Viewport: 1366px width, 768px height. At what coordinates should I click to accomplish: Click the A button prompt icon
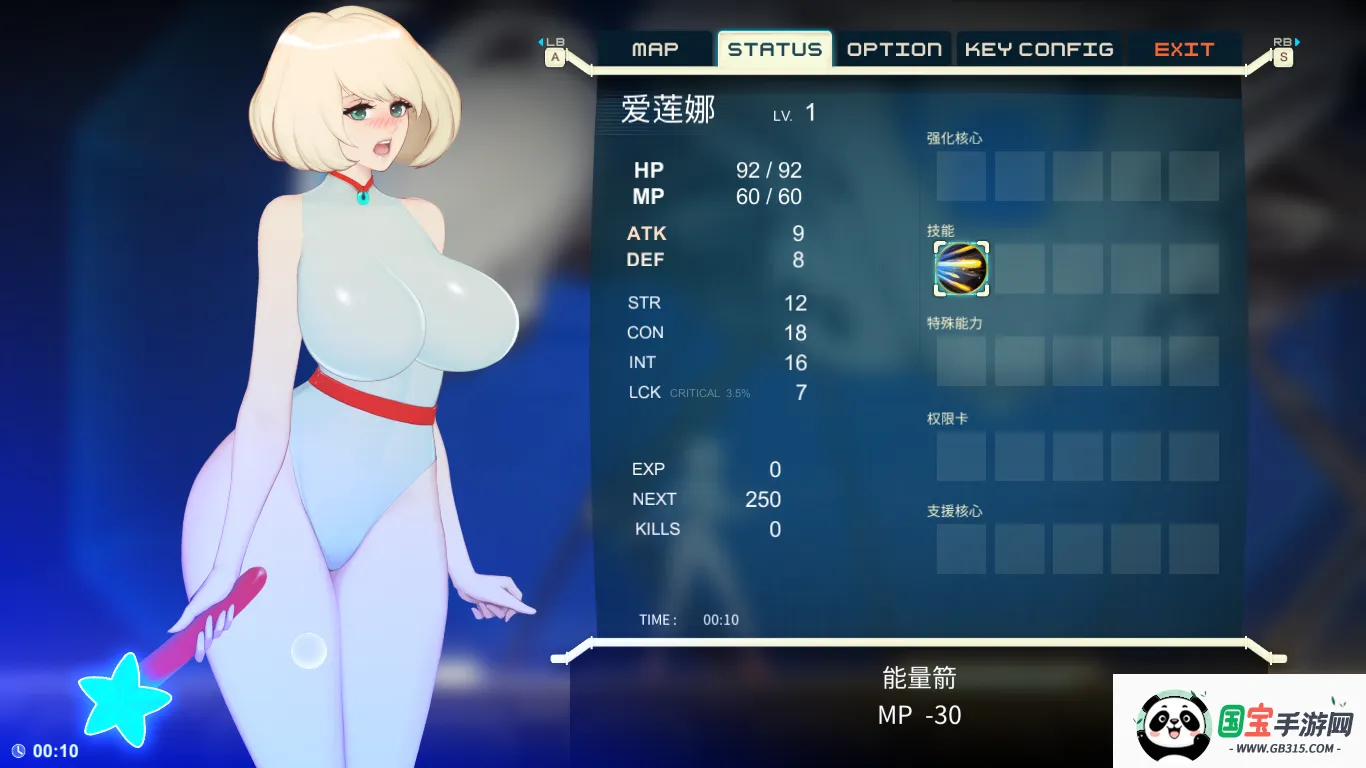click(555, 58)
